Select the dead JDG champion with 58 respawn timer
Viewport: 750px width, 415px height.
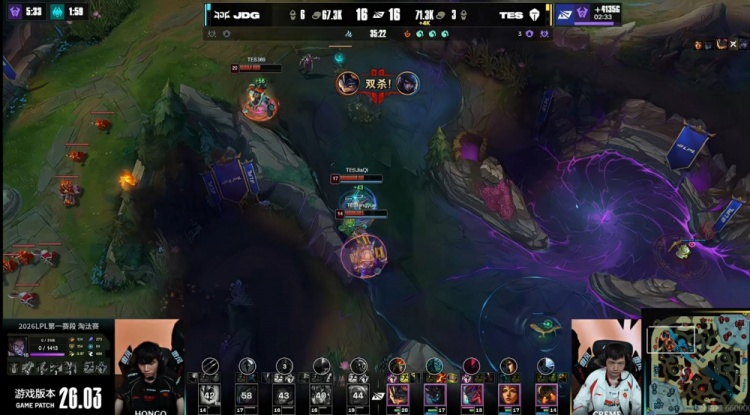click(x=247, y=394)
